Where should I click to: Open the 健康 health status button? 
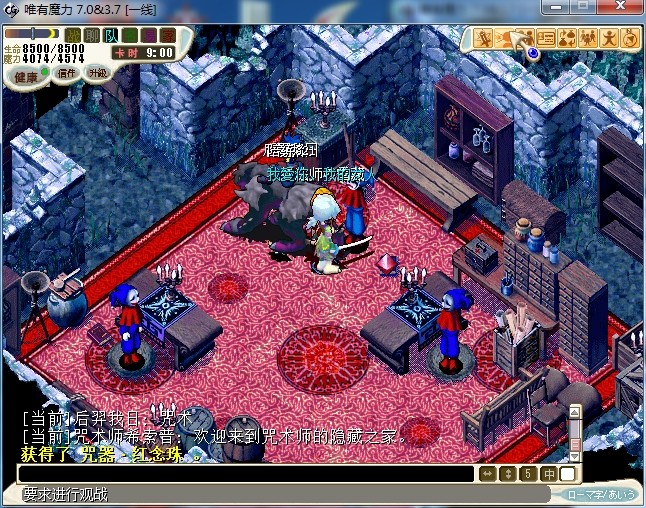pyautogui.click(x=26, y=77)
